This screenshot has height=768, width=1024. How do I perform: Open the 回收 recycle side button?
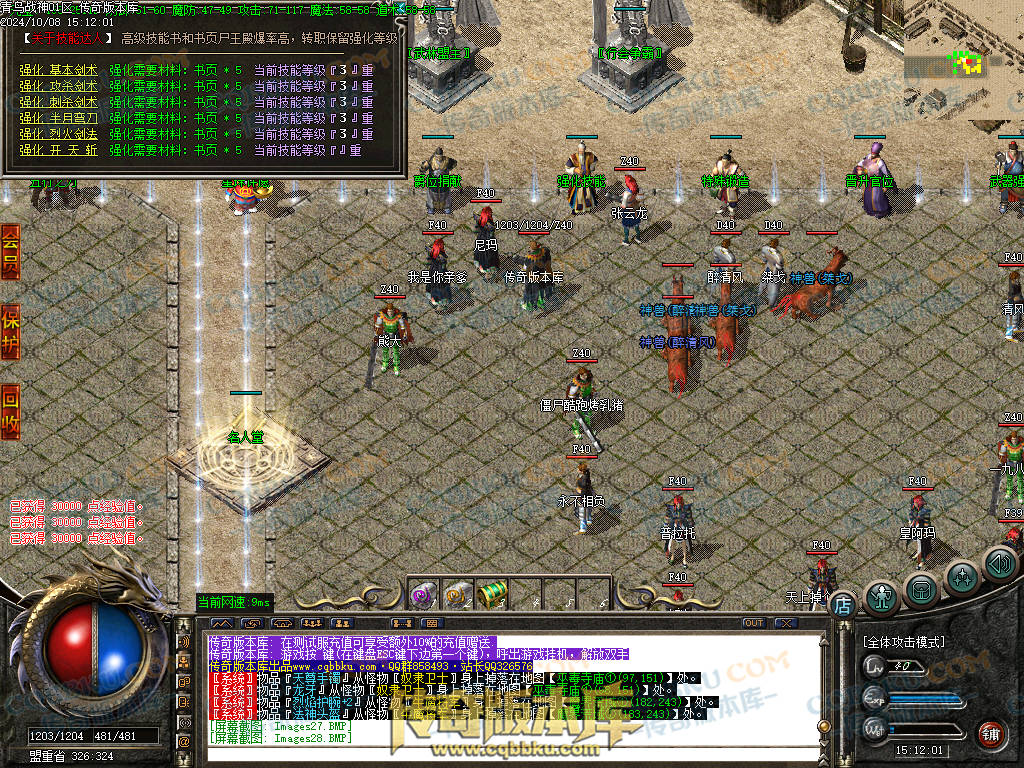[10, 412]
